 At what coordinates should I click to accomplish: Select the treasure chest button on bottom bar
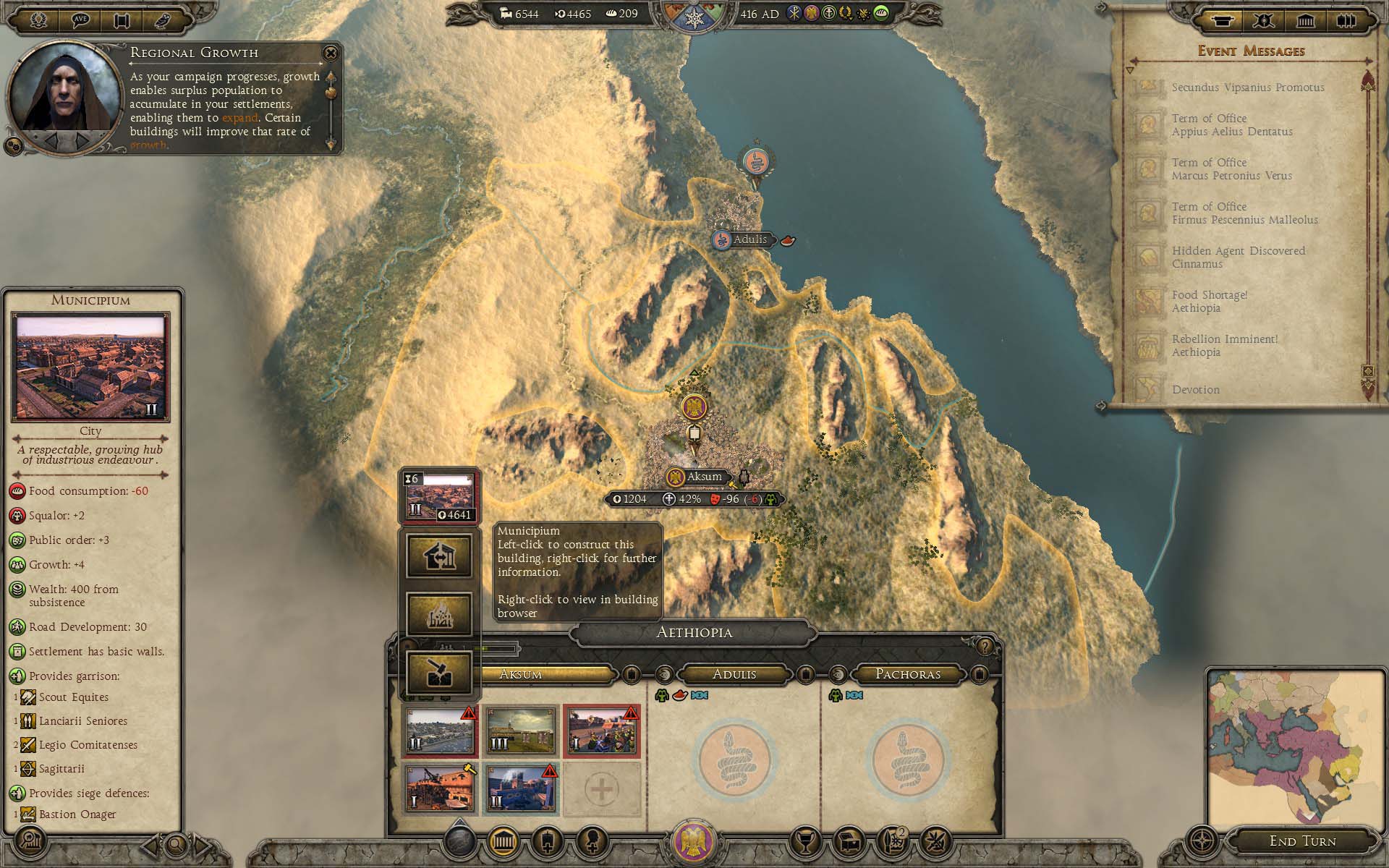pyautogui.click(x=851, y=841)
